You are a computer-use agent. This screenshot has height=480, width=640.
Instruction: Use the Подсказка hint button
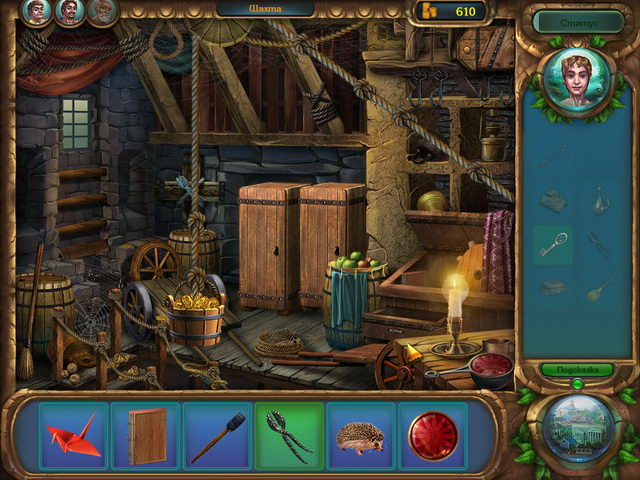(x=577, y=370)
